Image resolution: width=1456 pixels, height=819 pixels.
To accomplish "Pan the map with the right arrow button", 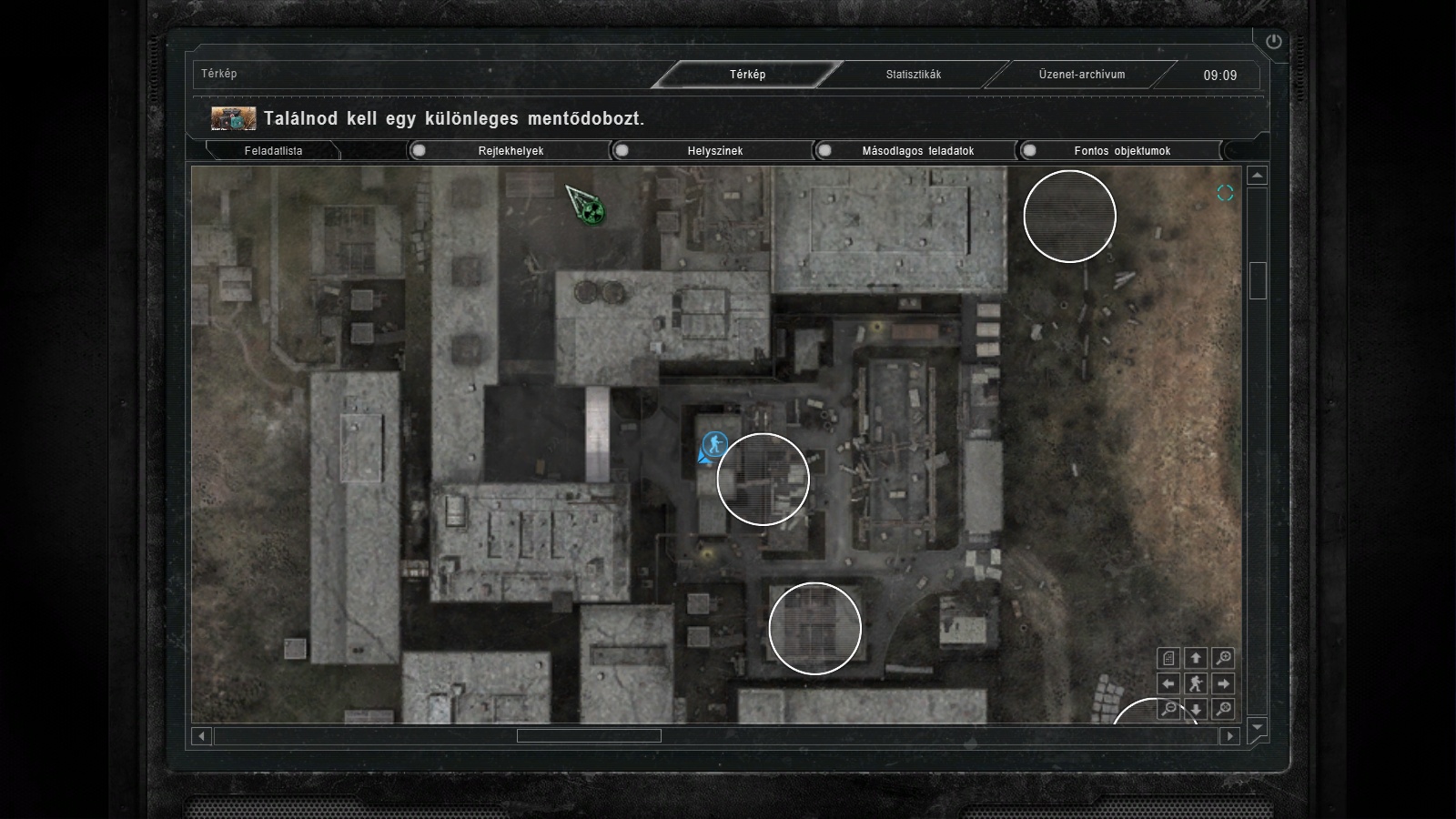I will 1223,683.
